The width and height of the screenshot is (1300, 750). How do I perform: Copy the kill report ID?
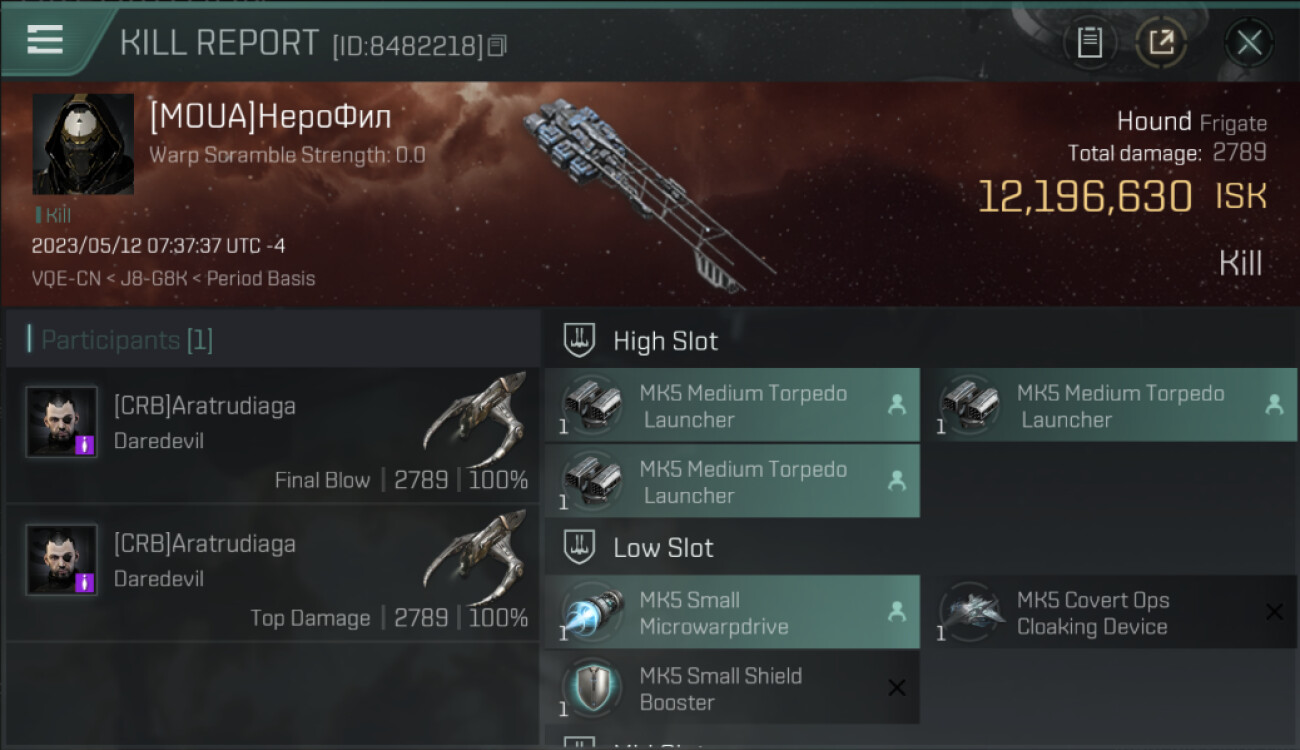point(497,46)
